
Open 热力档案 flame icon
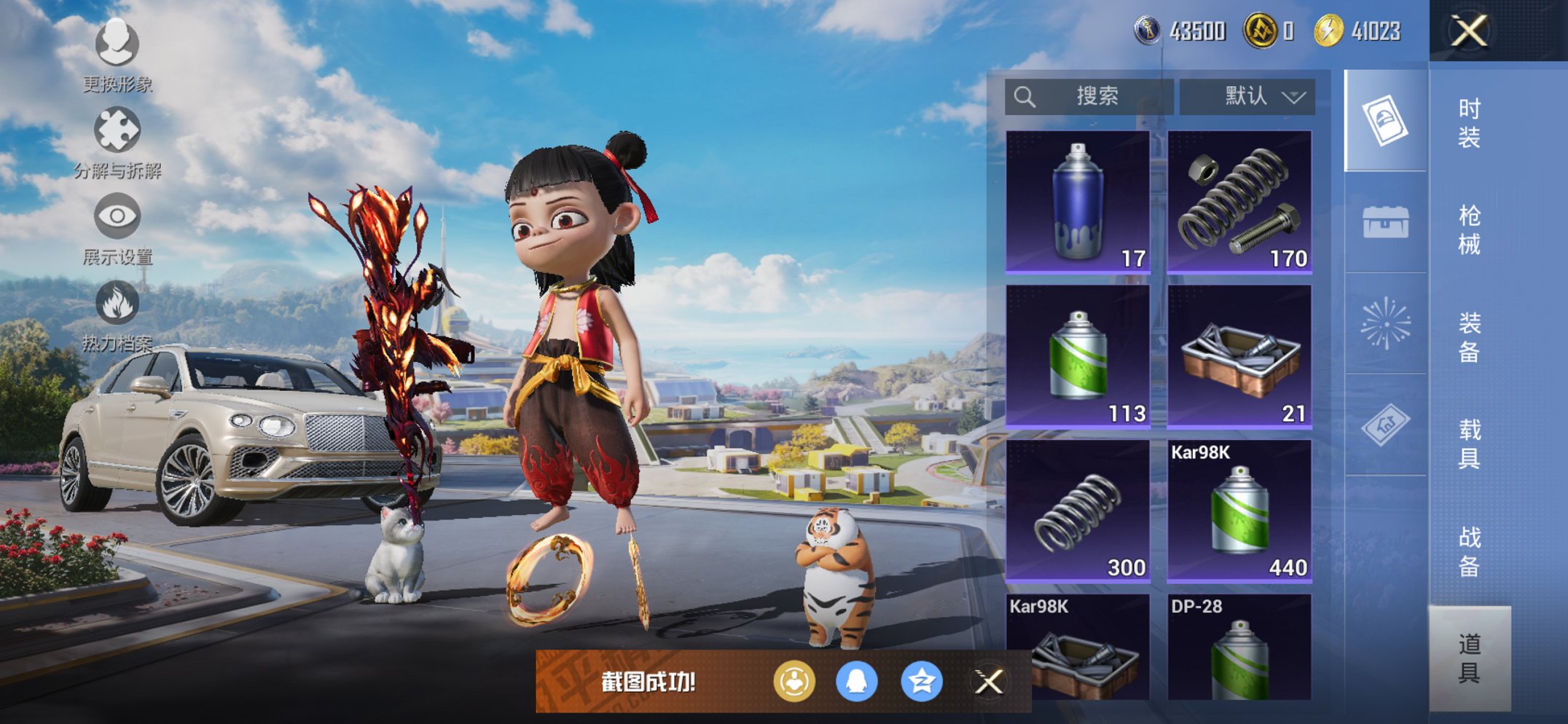coord(117,313)
